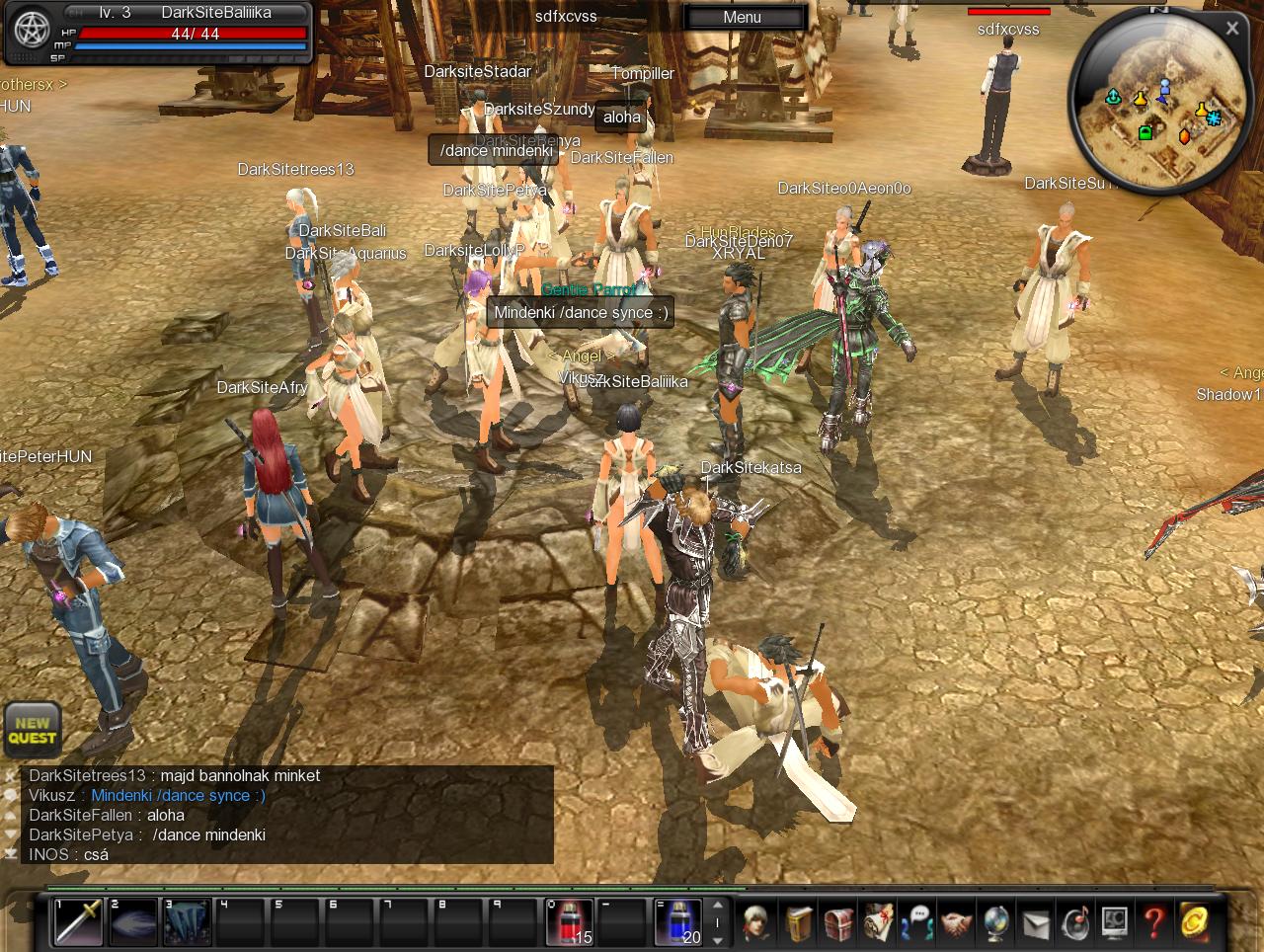Open the gold coin shop icon
Image resolution: width=1264 pixels, height=952 pixels.
click(x=1197, y=921)
